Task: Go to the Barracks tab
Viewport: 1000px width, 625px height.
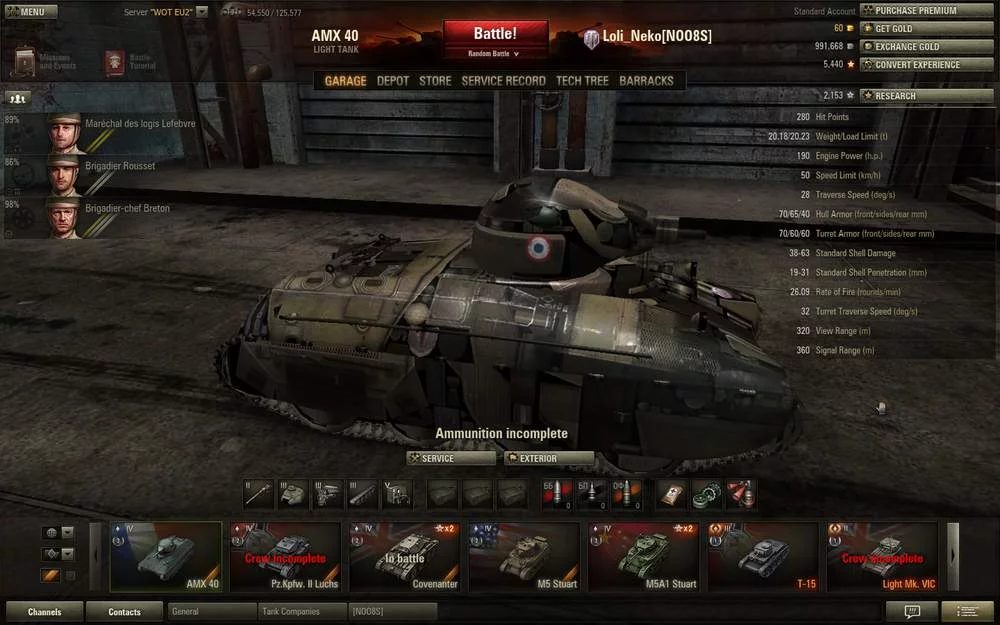Action: tap(646, 81)
